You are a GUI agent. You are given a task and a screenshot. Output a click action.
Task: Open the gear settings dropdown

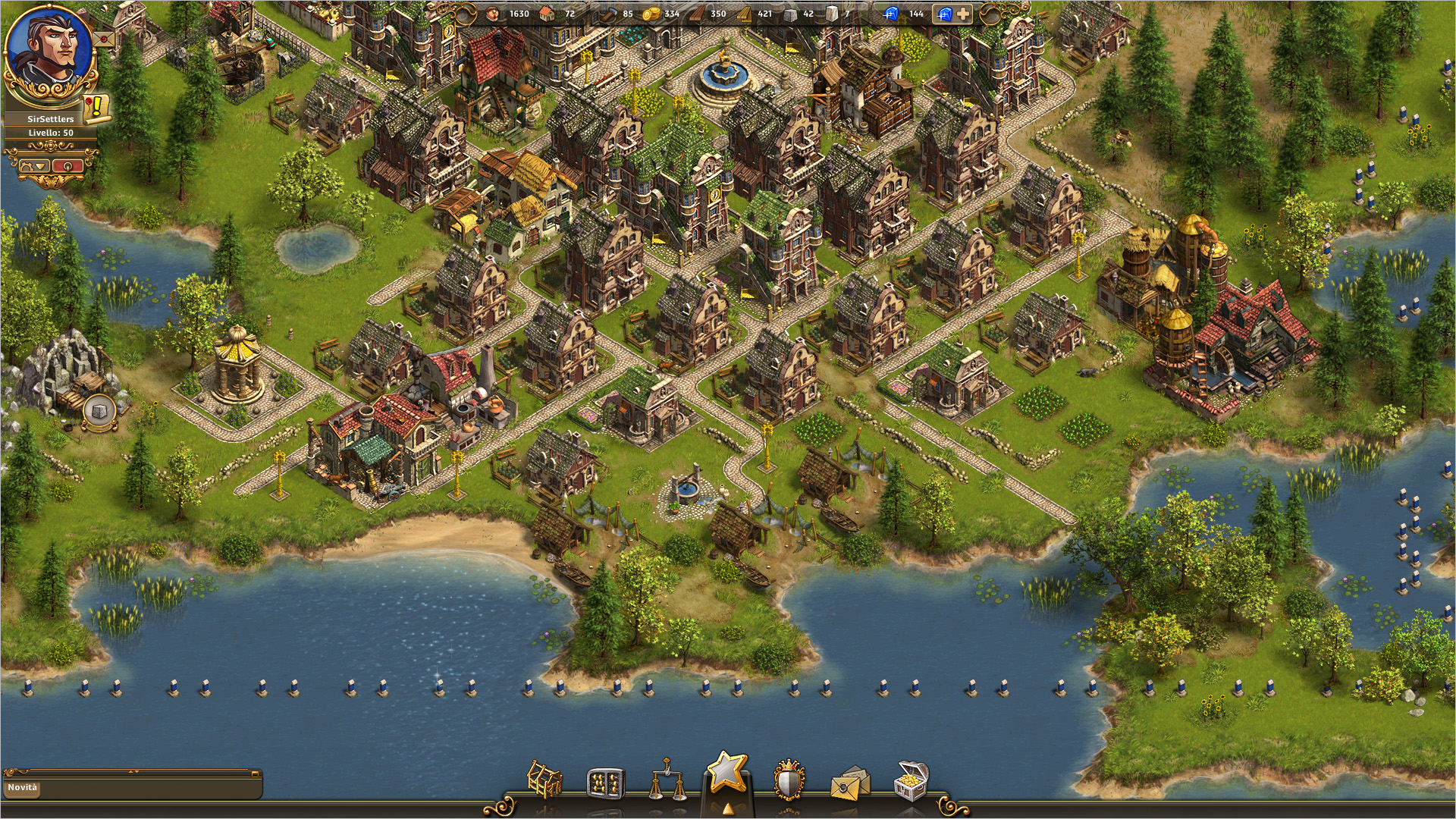[x=33, y=165]
